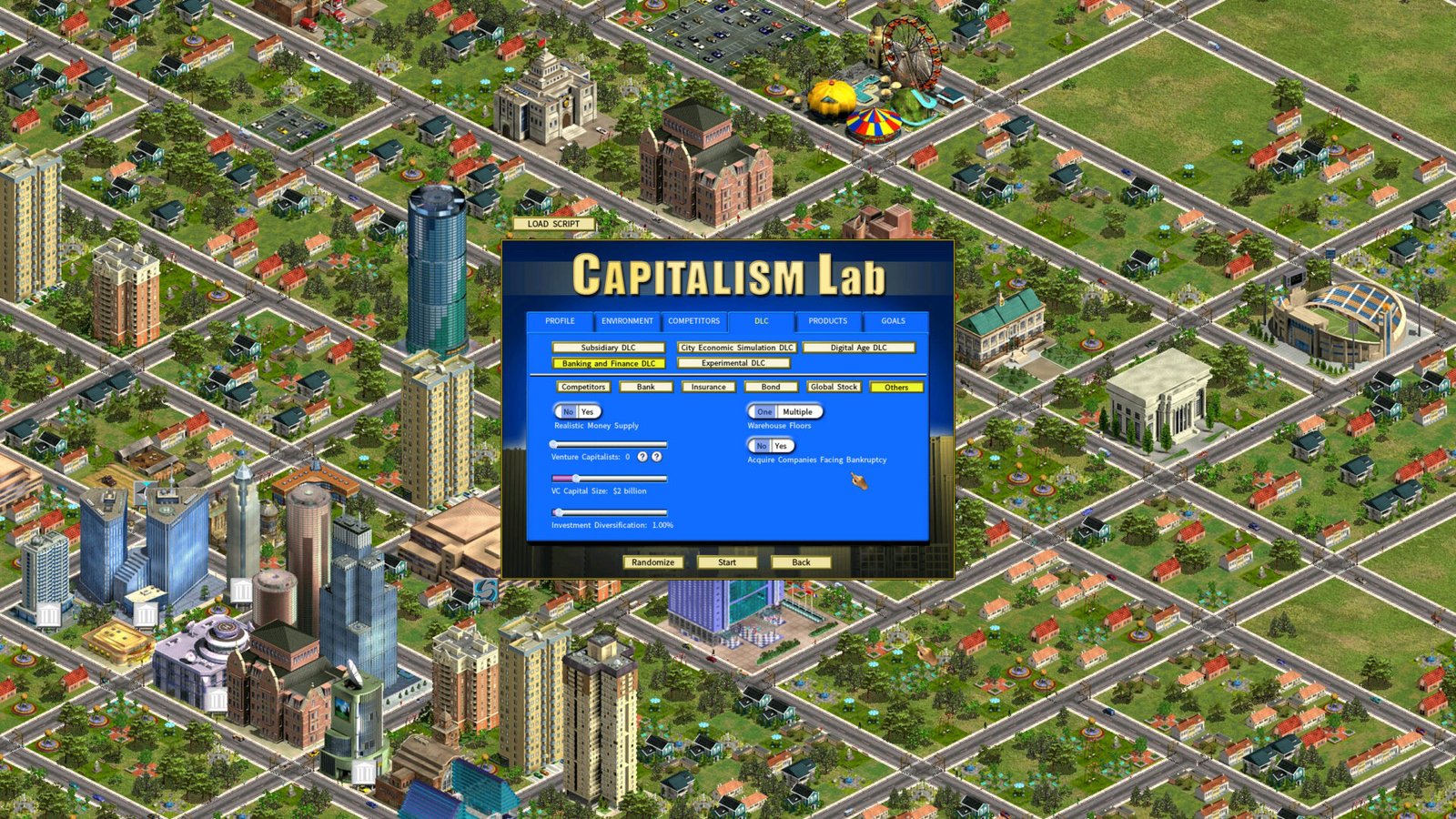Click the Investment Diversification slider handle
The width and height of the screenshot is (1456, 819).
coord(559,511)
